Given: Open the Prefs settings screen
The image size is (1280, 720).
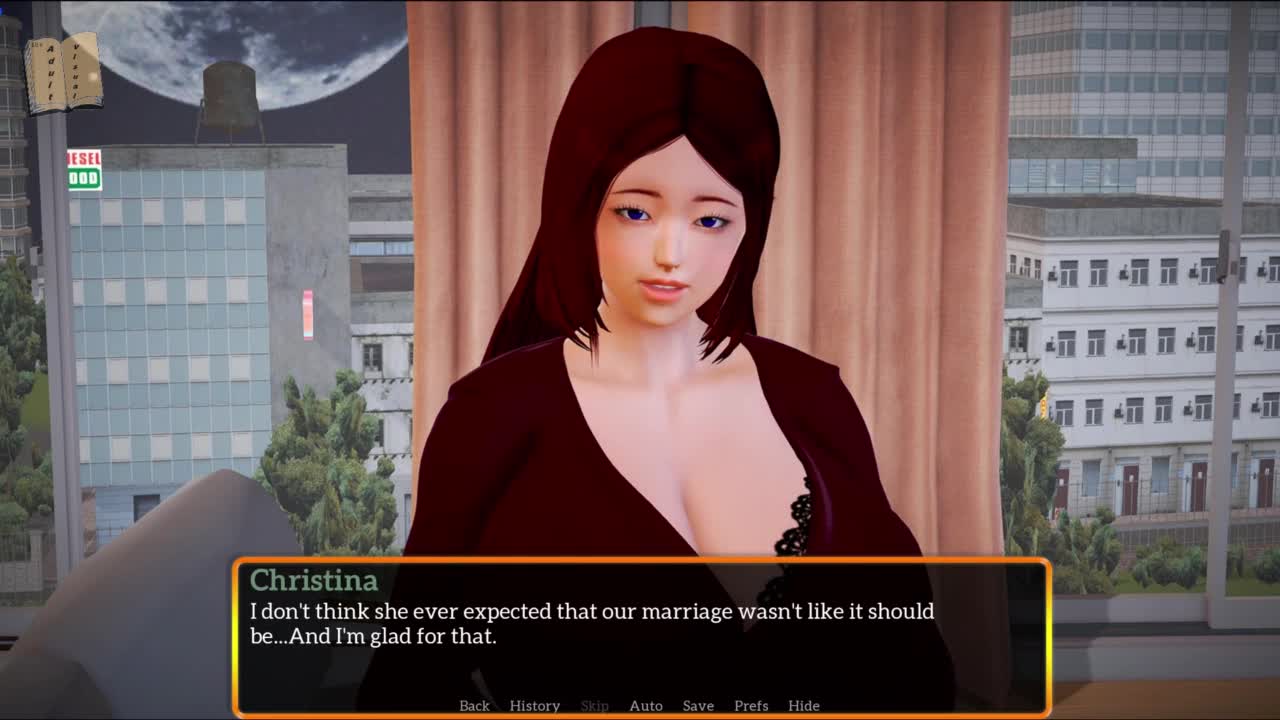Looking at the screenshot, I should tap(751, 705).
